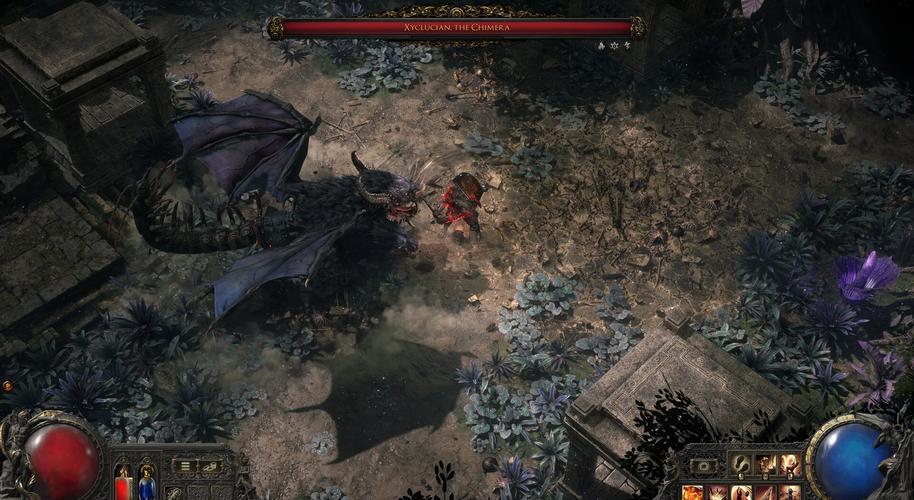The image size is (914, 500).
Task: Activate the bottom-row skill nearest mana orb
Action: pos(789,492)
